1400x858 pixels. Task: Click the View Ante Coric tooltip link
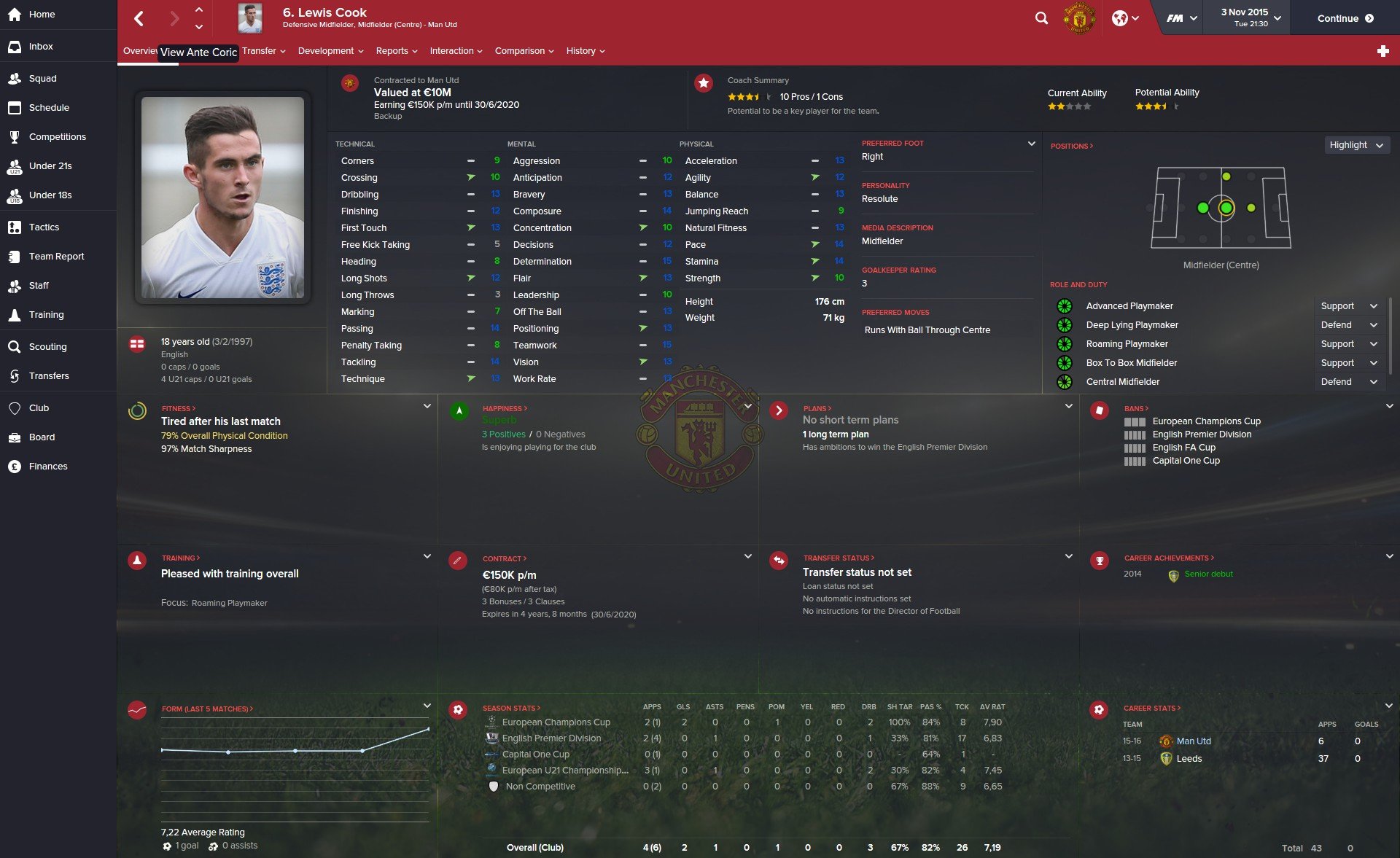coord(198,52)
